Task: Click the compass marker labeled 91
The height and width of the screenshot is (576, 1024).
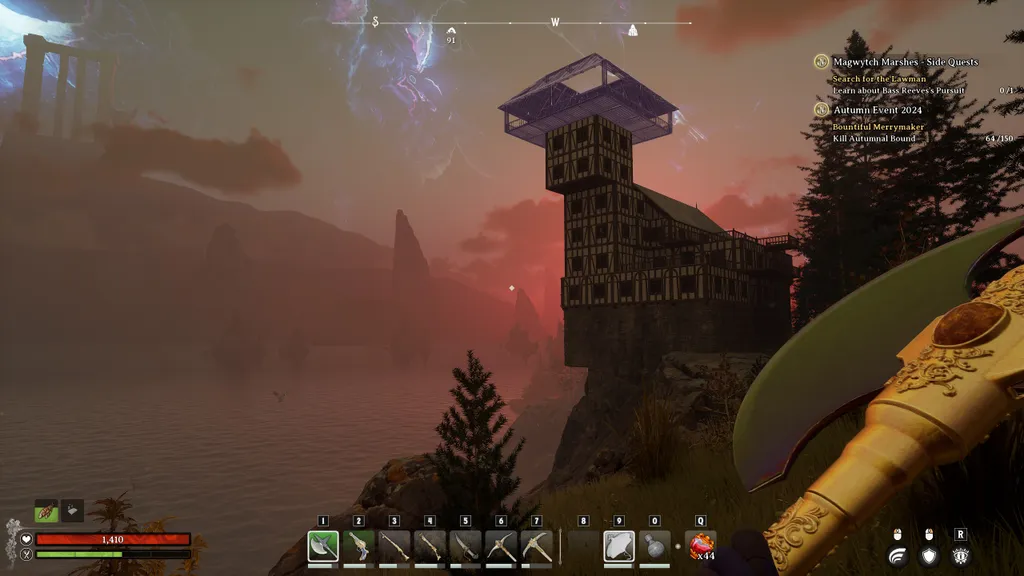Action: [x=451, y=32]
